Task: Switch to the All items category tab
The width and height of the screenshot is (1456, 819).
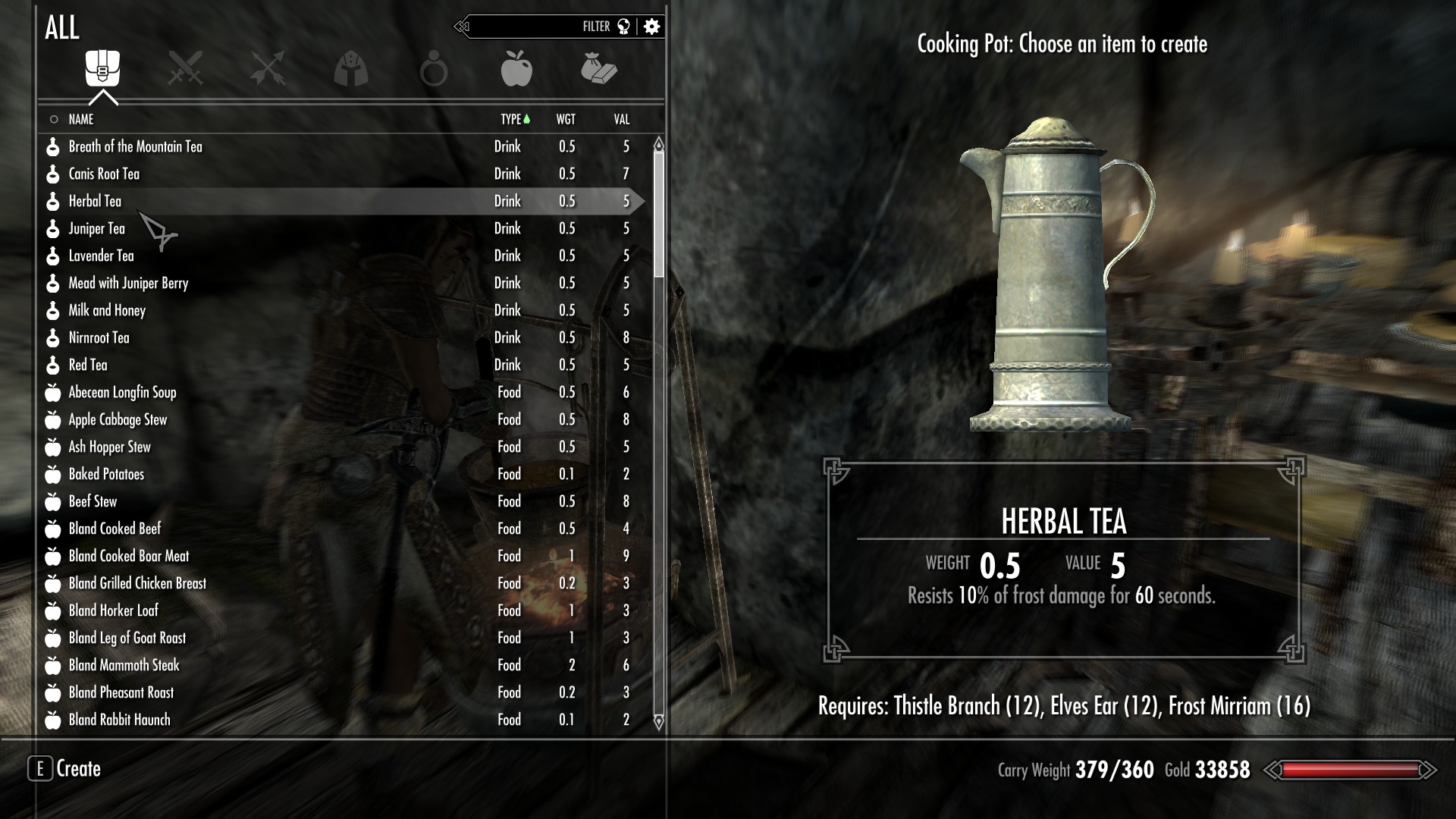Action: (102, 69)
